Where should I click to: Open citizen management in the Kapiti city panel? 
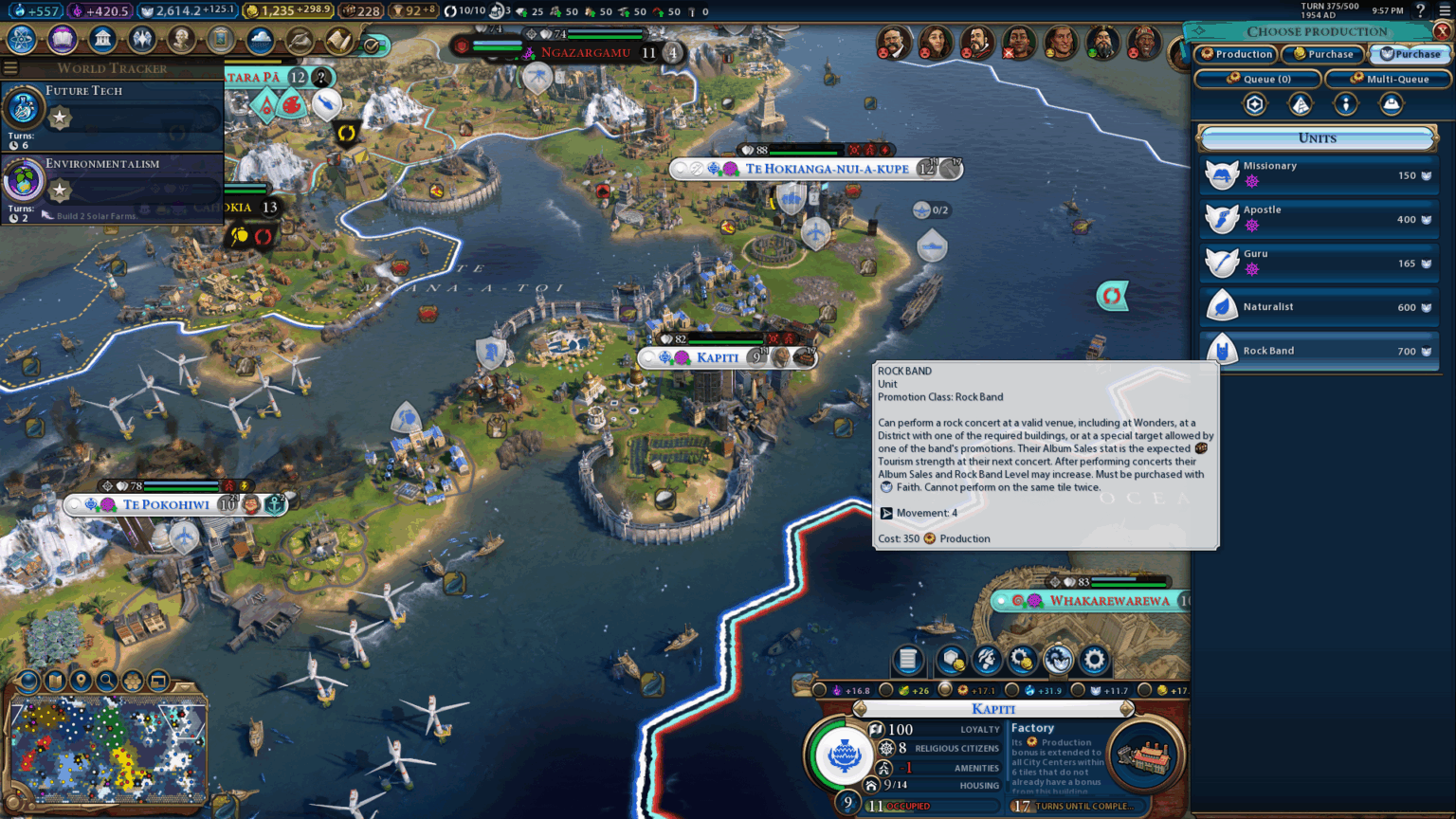(986, 661)
